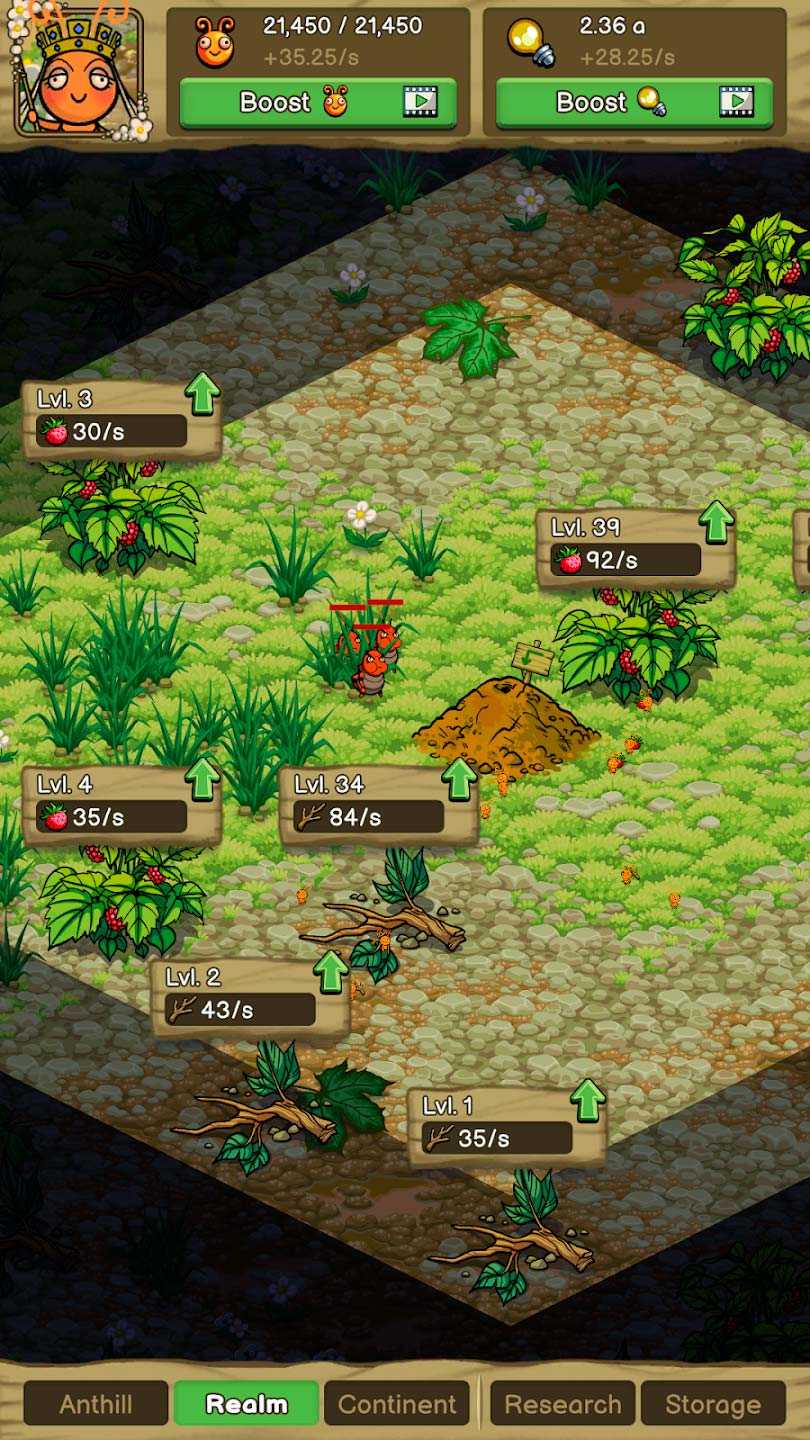Upgrade the Lvl. 2 twig source

click(x=331, y=971)
